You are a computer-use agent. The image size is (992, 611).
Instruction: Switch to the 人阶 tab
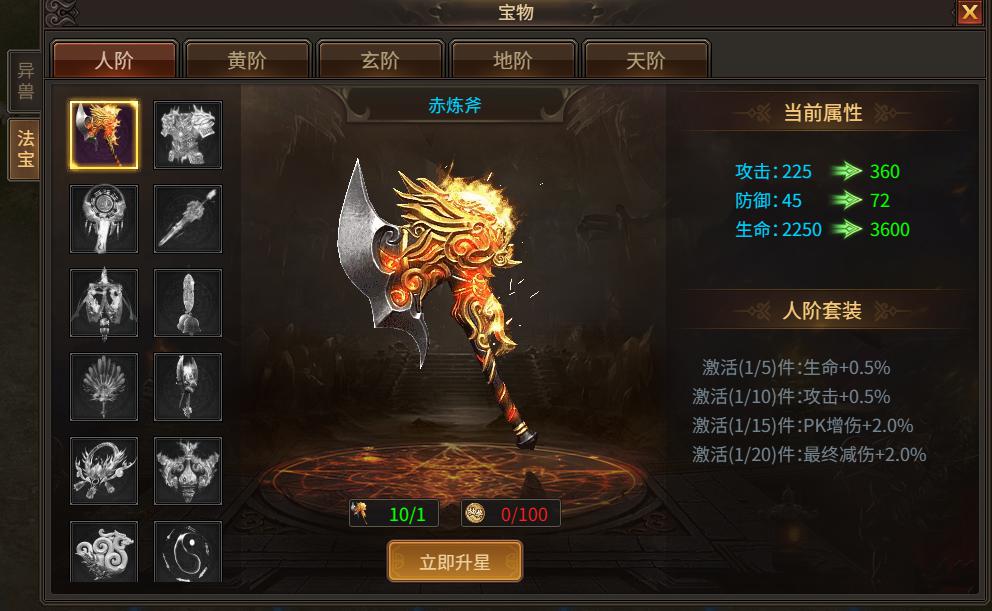pos(114,60)
